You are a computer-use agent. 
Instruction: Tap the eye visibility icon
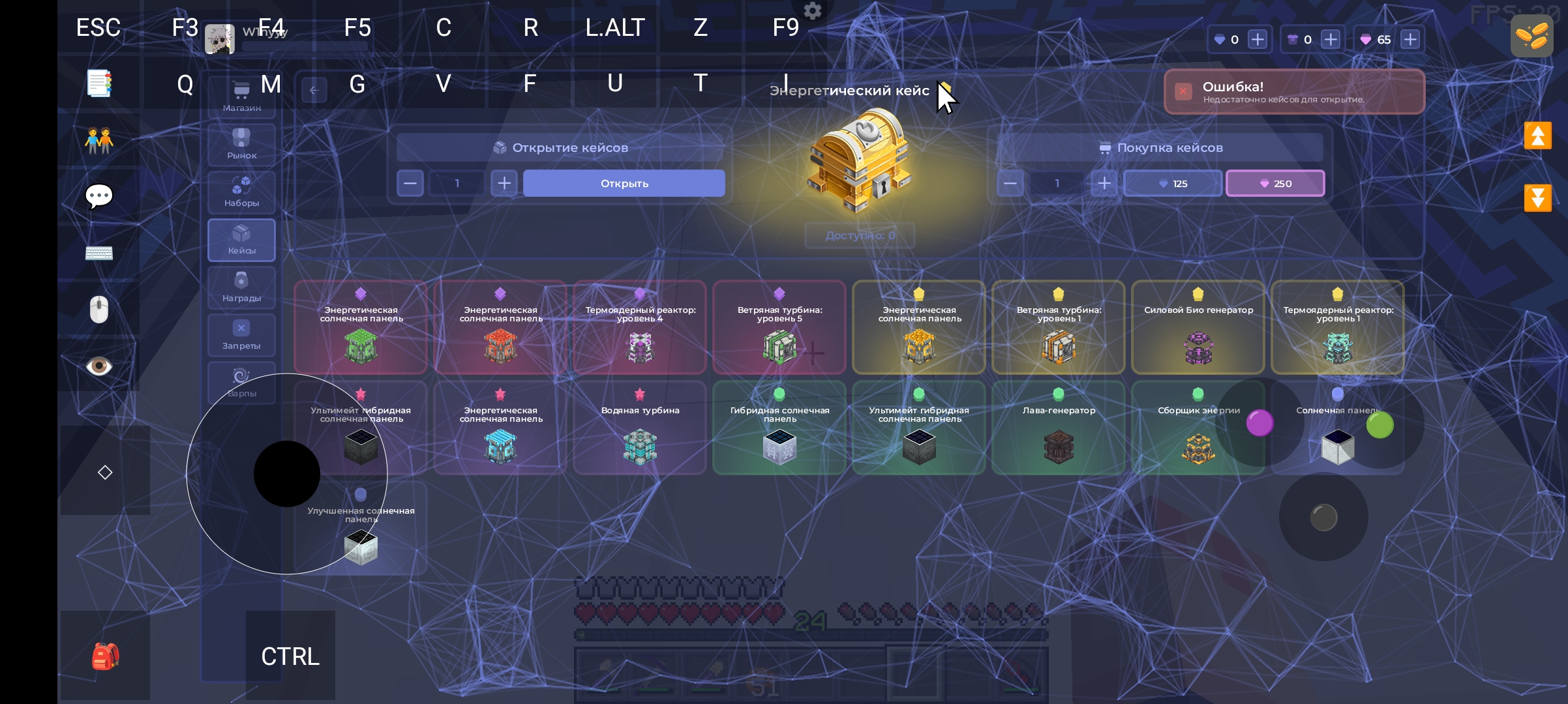(x=99, y=366)
